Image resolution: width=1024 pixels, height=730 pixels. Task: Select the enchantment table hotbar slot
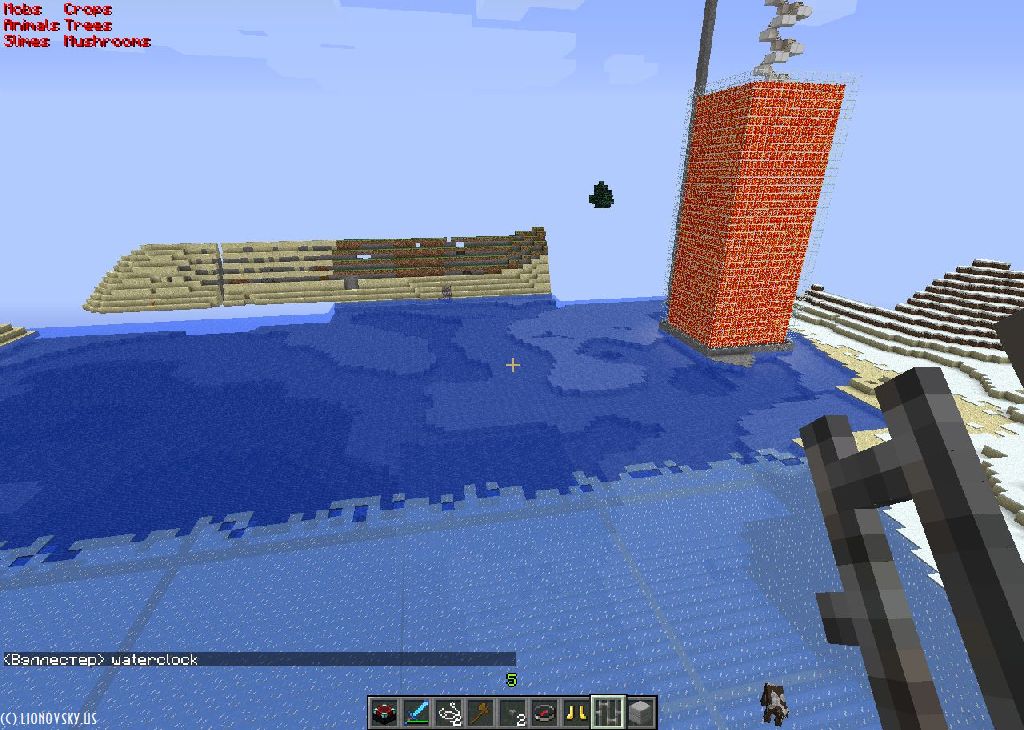(384, 713)
